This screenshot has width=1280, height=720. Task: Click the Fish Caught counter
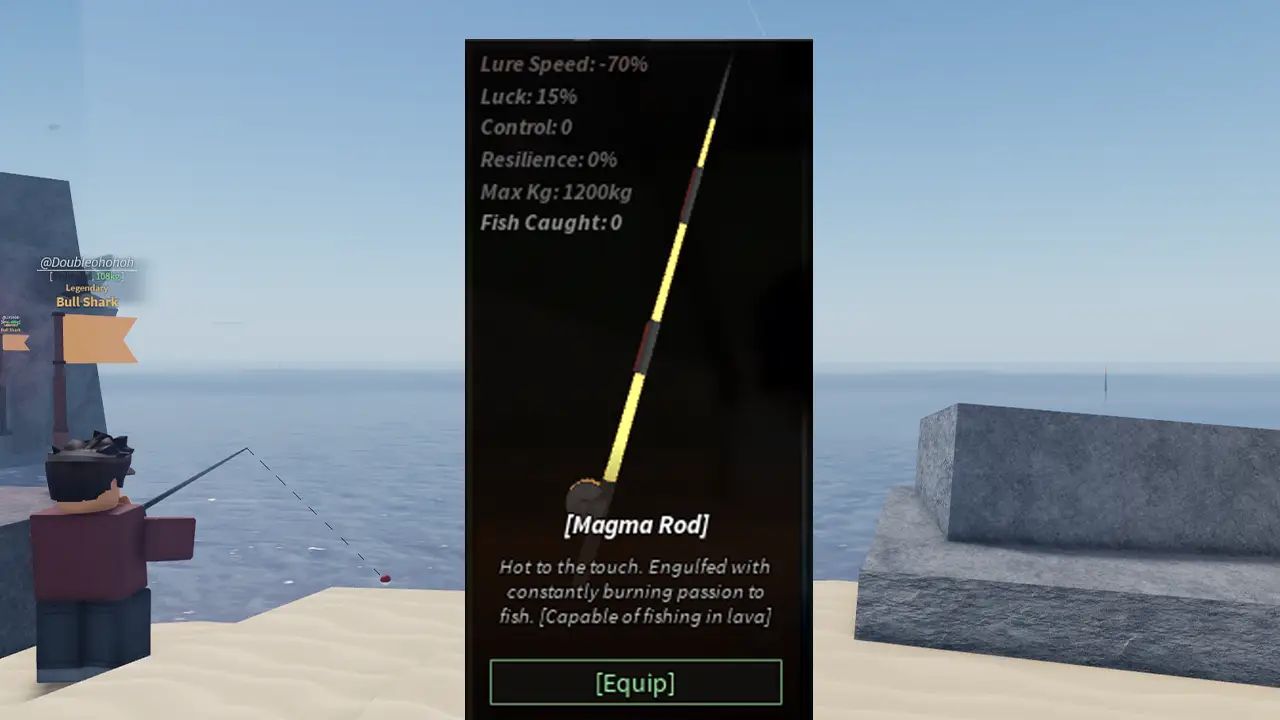[549, 223]
